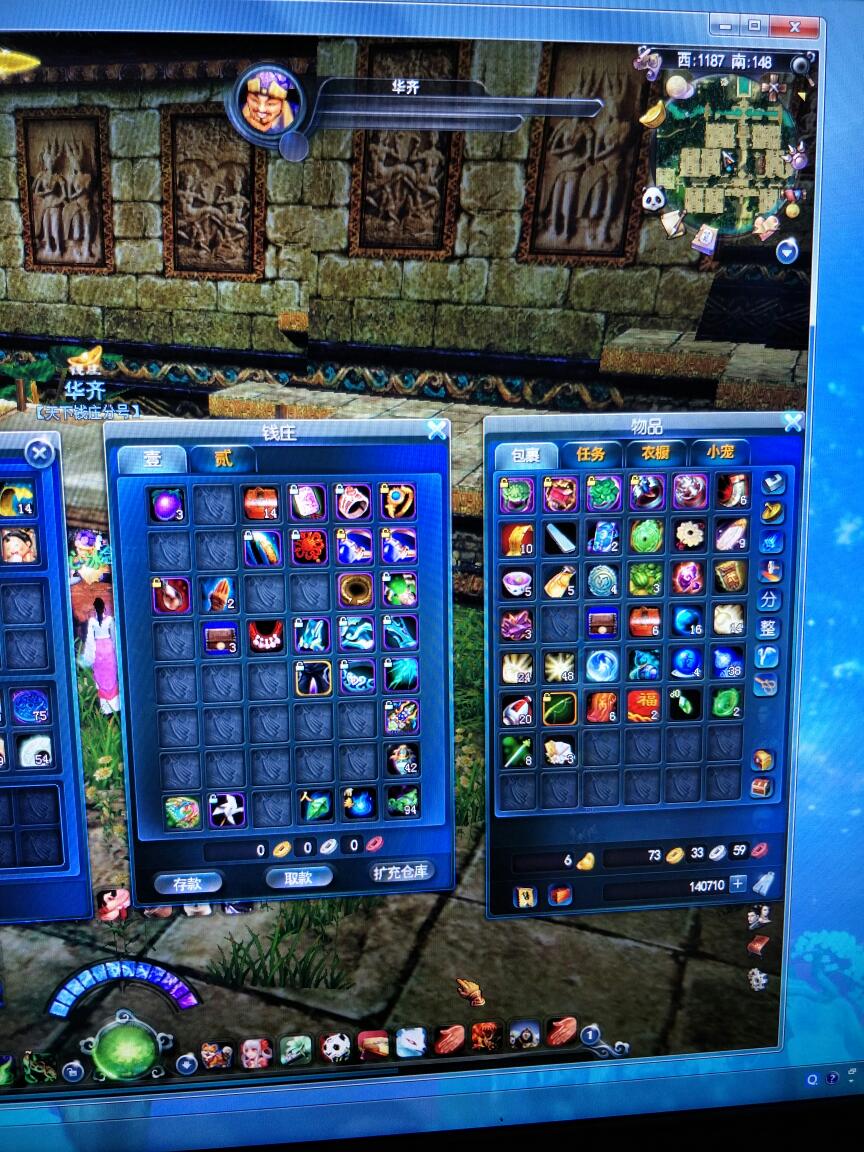Select the 包裹 bag tab
864x1152 pixels.
[x=526, y=455]
